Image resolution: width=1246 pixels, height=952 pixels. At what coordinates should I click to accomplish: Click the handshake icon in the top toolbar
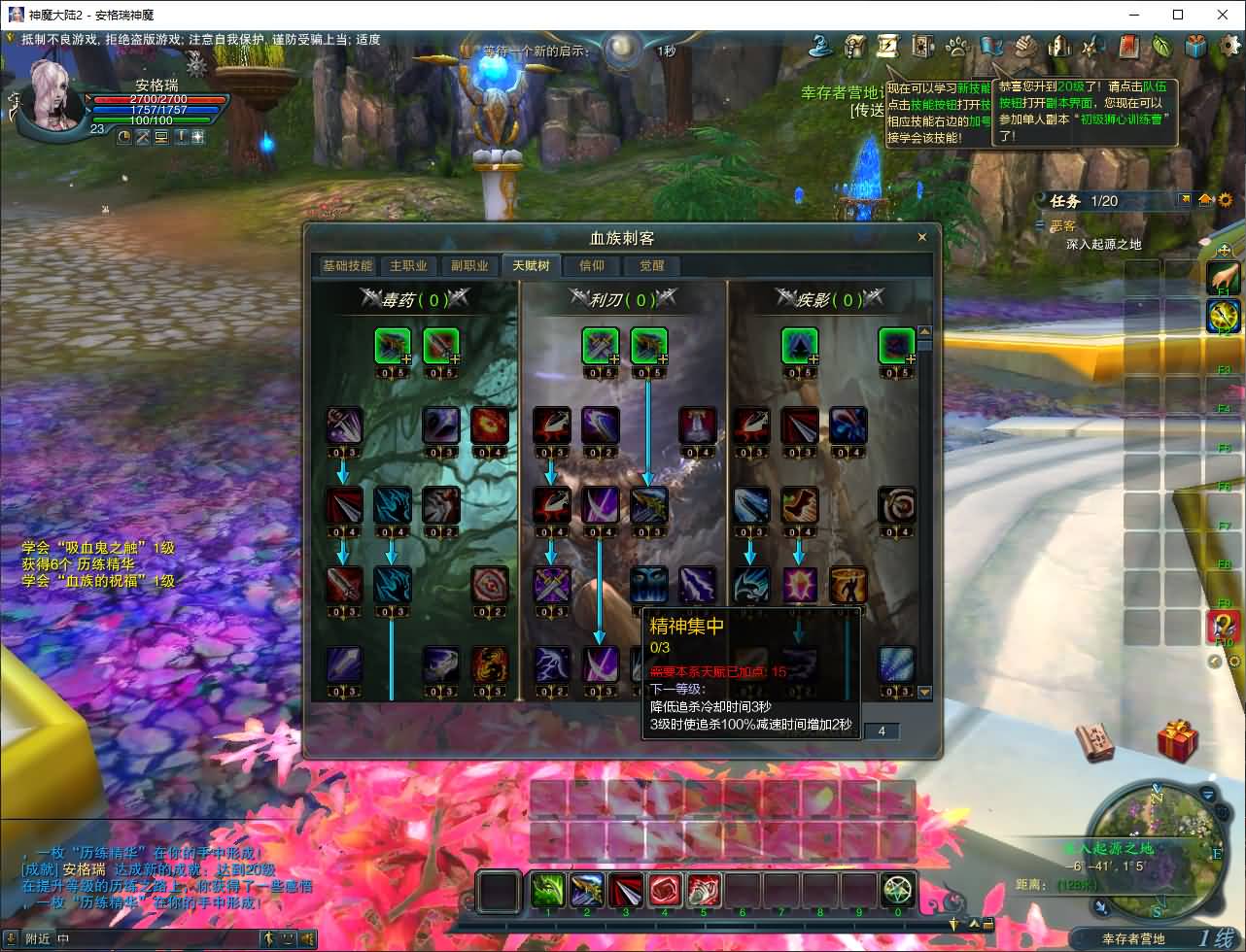[x=1026, y=46]
